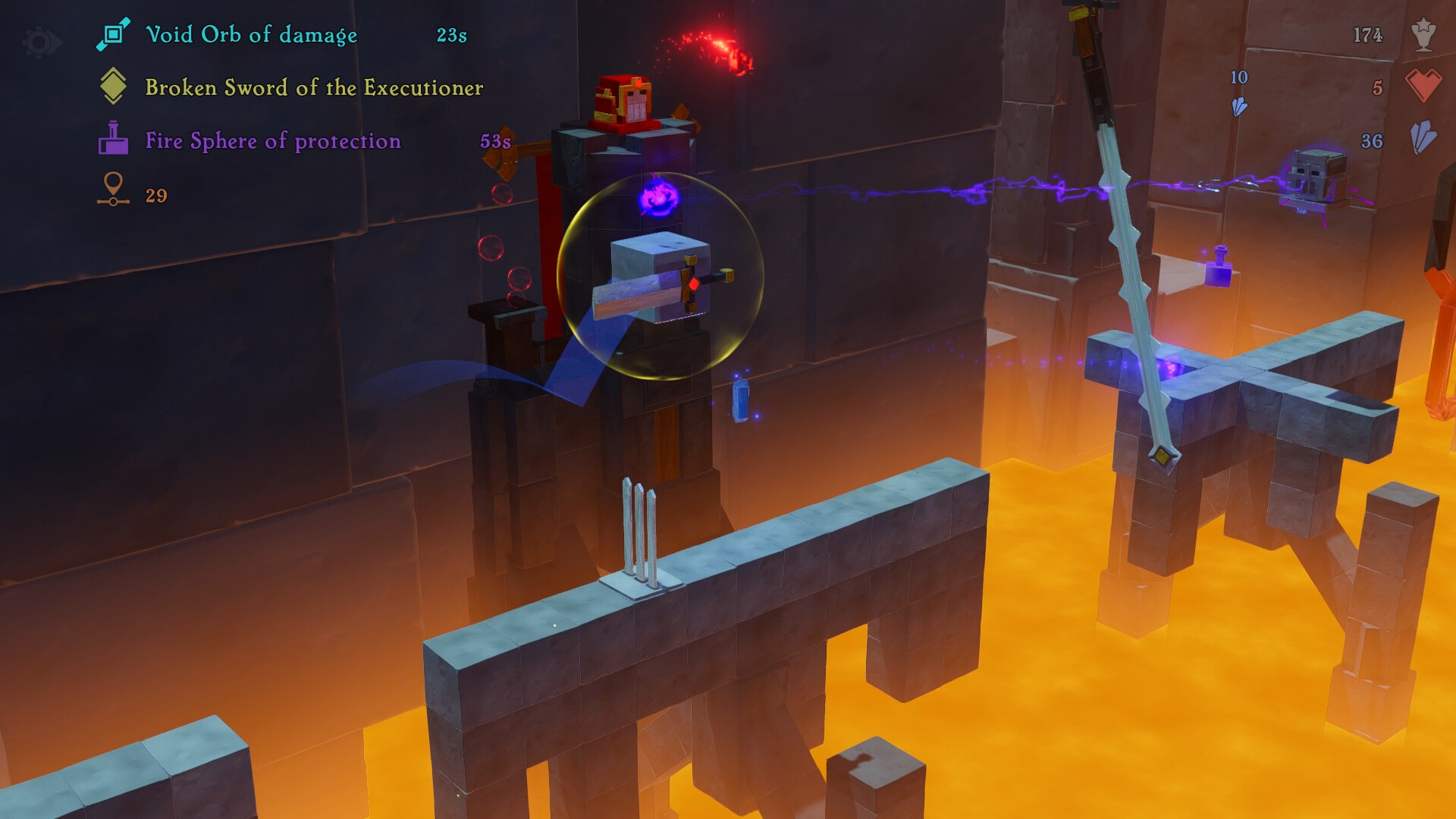Select the Void Orb of damage item icon
1456x819 pixels.
[x=112, y=33]
